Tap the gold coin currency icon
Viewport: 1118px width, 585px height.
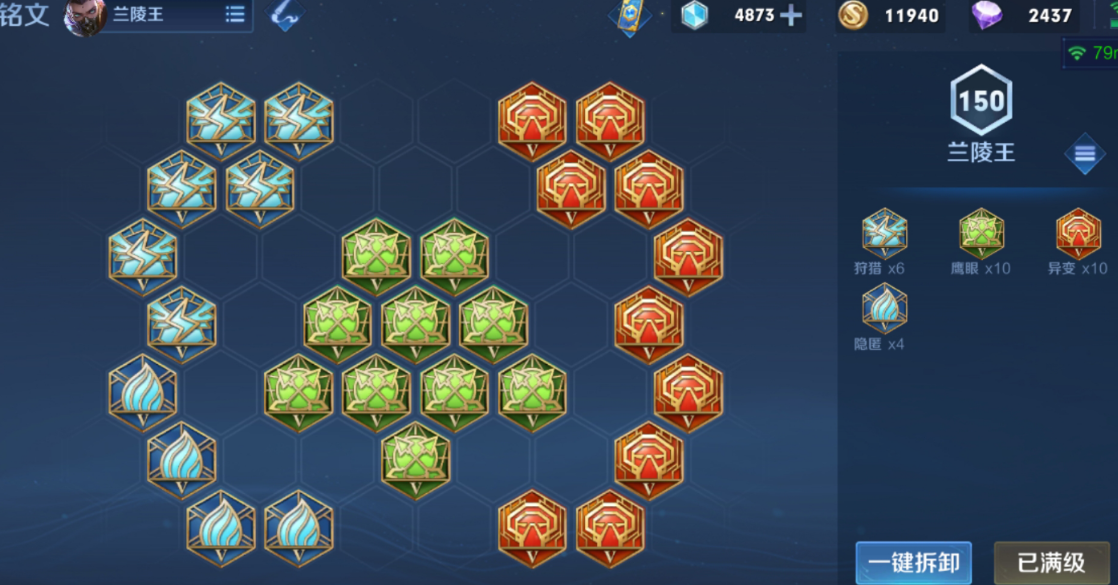pyautogui.click(x=853, y=15)
